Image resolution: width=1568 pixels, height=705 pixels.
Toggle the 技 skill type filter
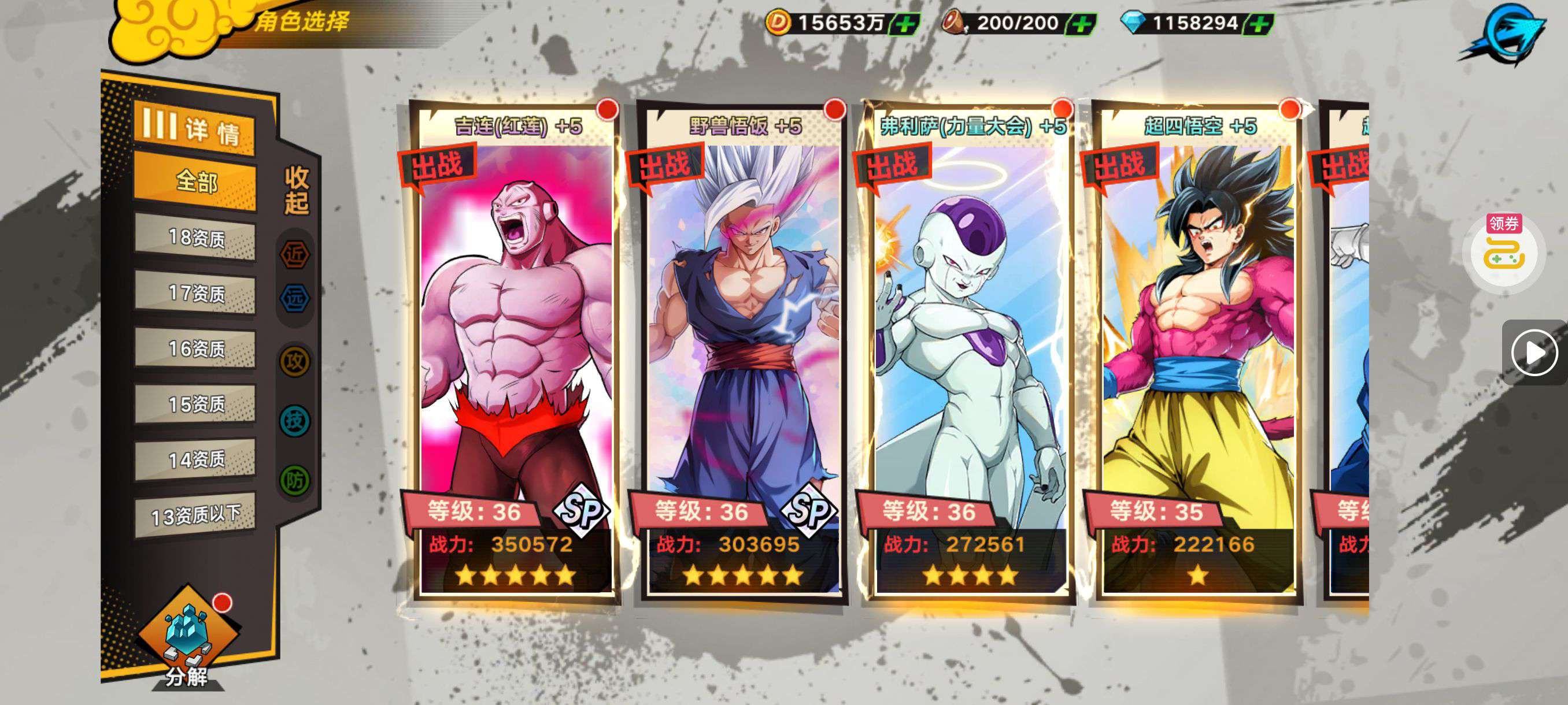[295, 420]
